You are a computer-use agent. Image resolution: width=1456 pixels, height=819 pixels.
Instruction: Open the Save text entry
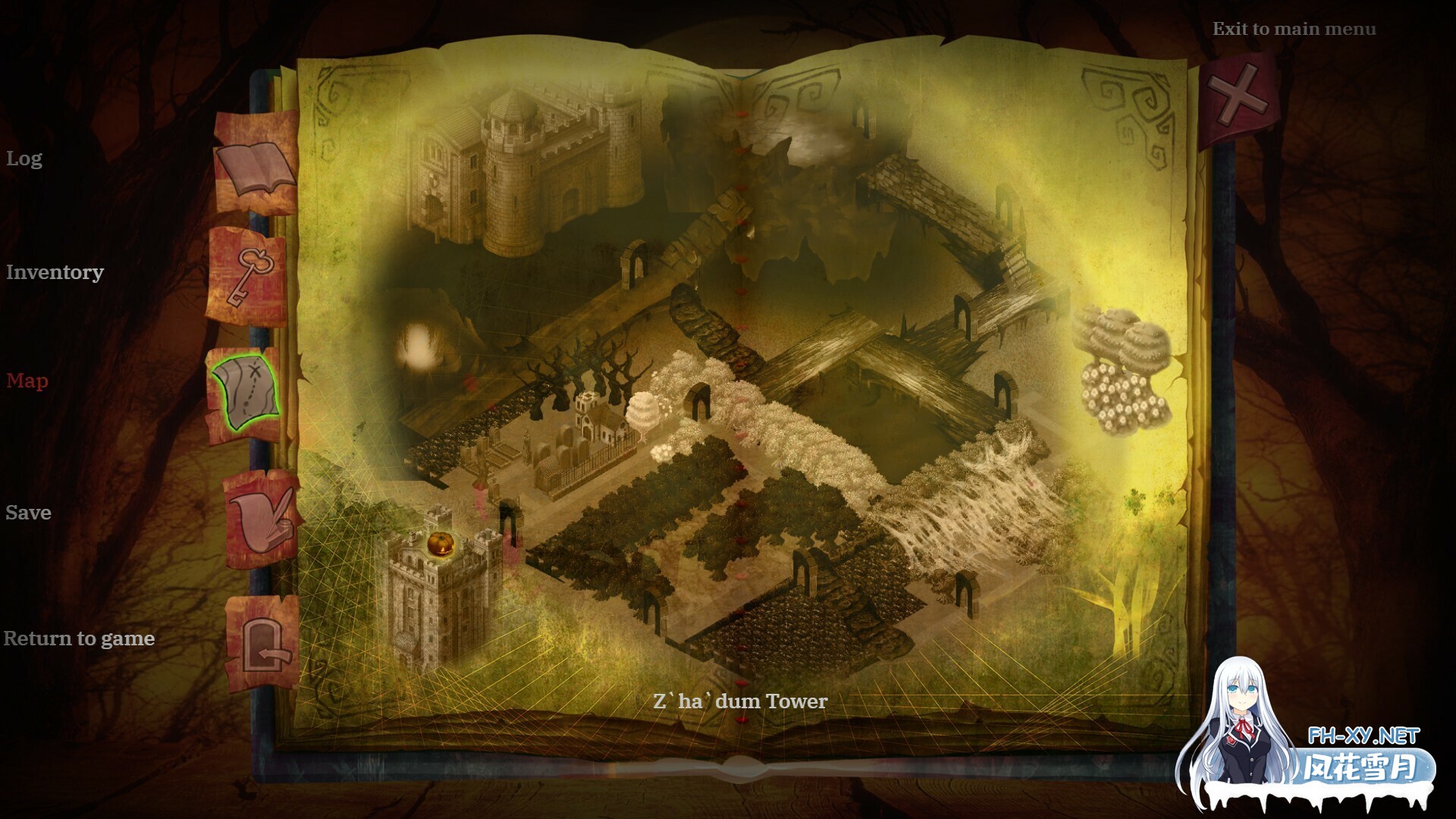[29, 513]
